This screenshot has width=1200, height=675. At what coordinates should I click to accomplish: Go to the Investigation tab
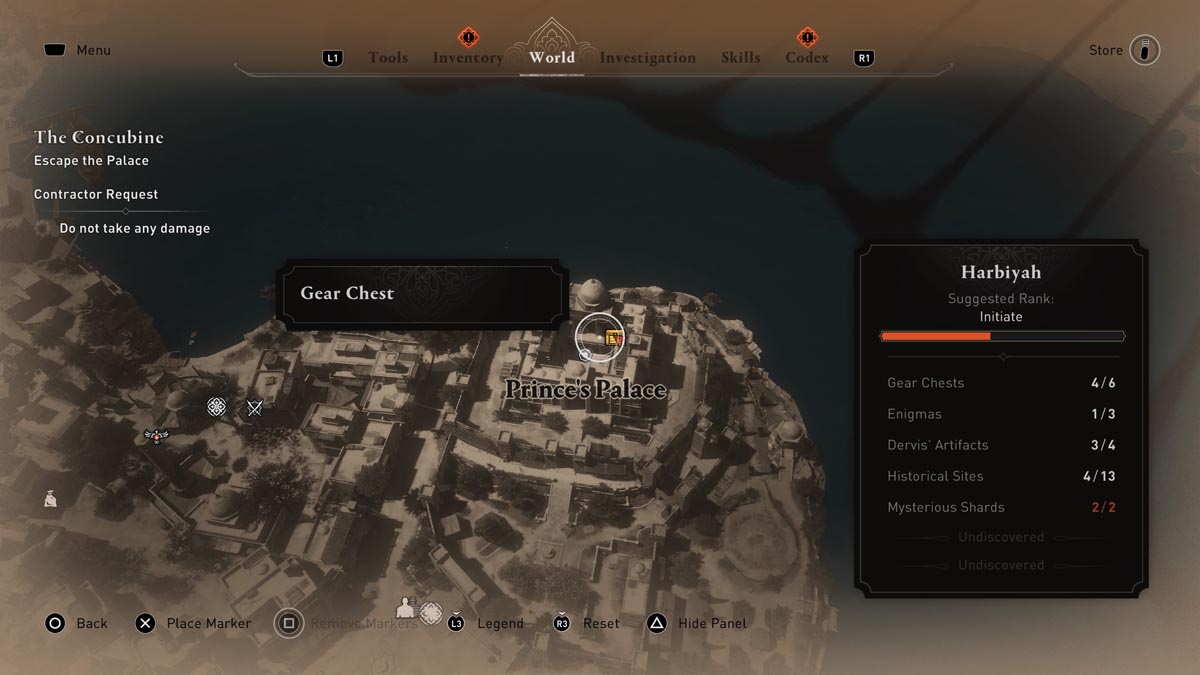pos(647,58)
